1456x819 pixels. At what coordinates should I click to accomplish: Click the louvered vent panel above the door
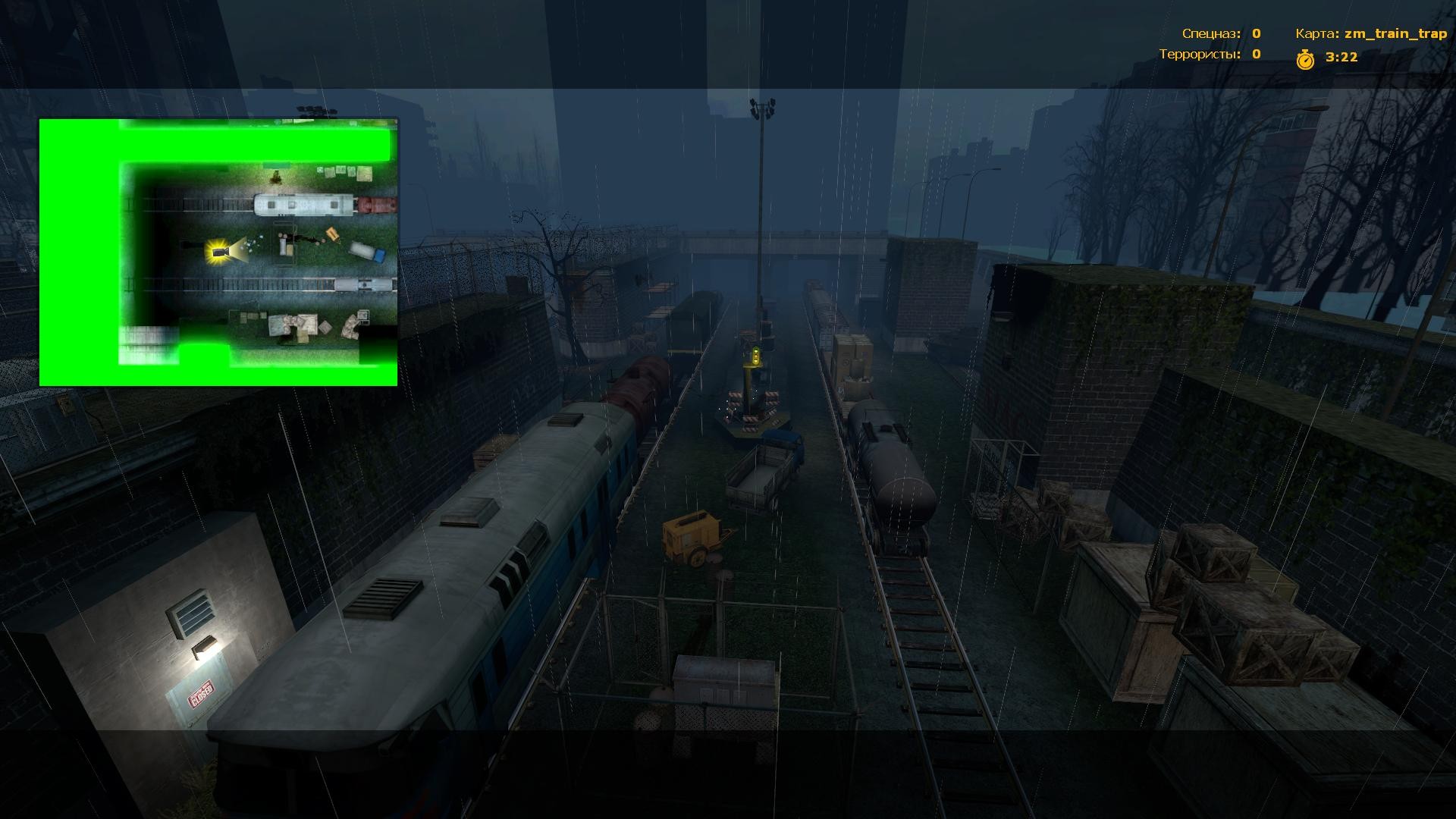(x=192, y=613)
